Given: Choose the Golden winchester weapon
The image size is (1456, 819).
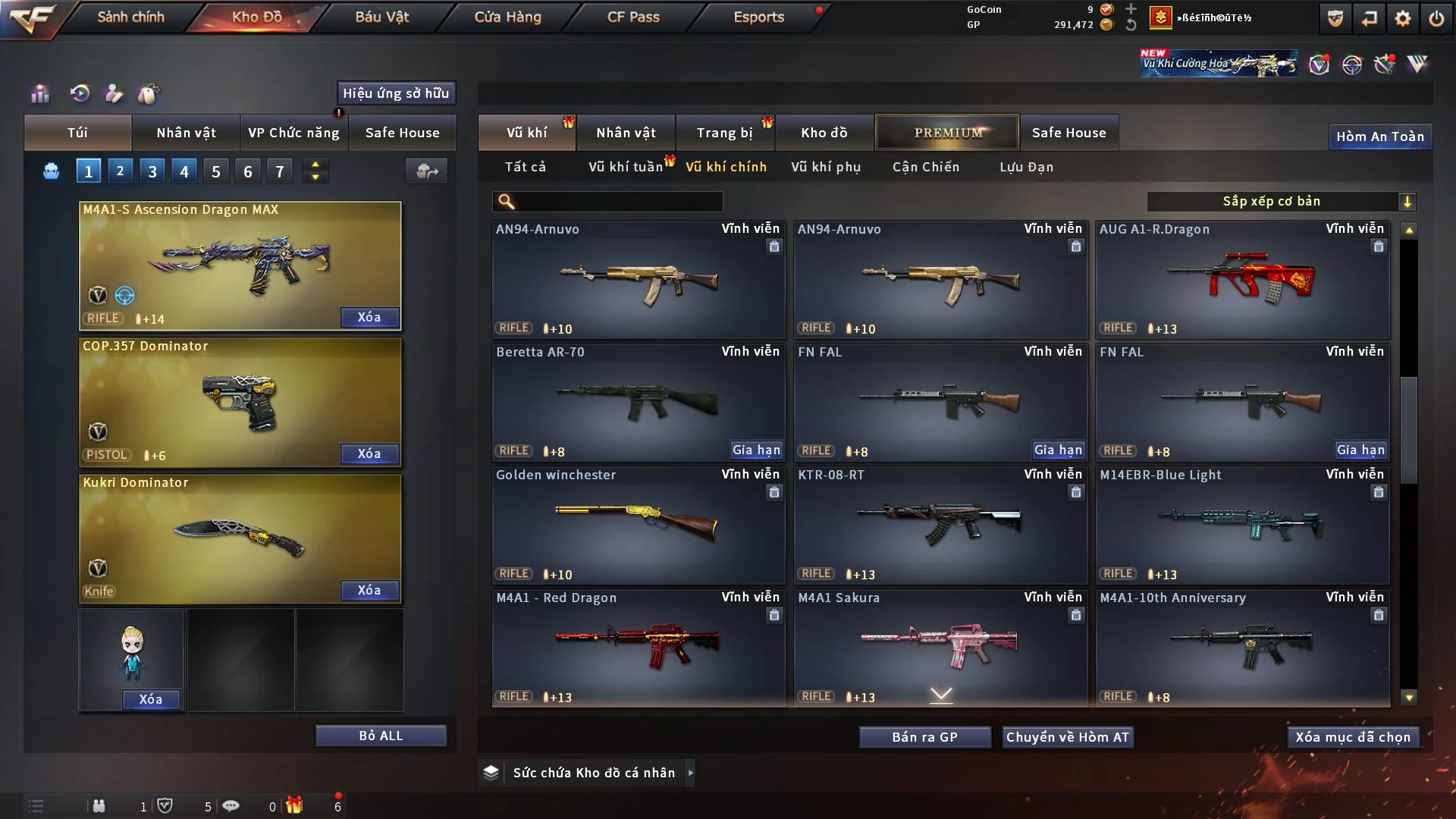Looking at the screenshot, I should point(638,526).
